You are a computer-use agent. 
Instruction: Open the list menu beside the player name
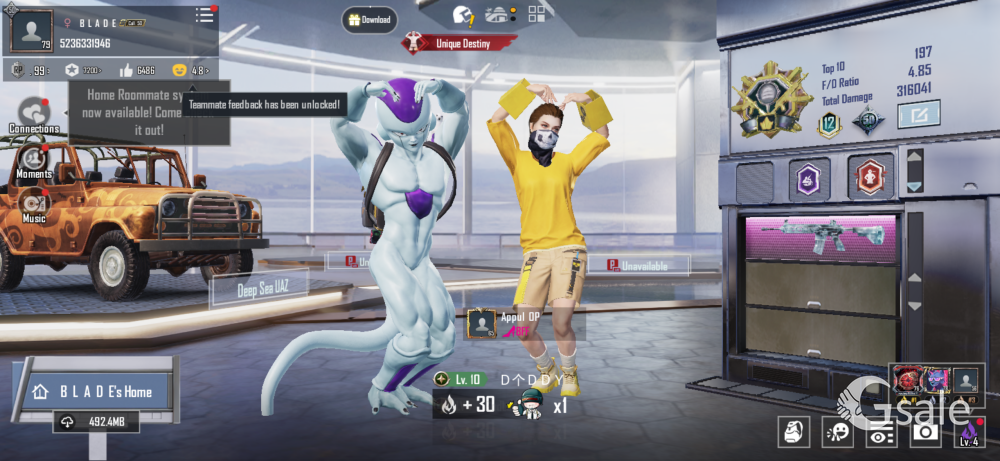click(204, 15)
